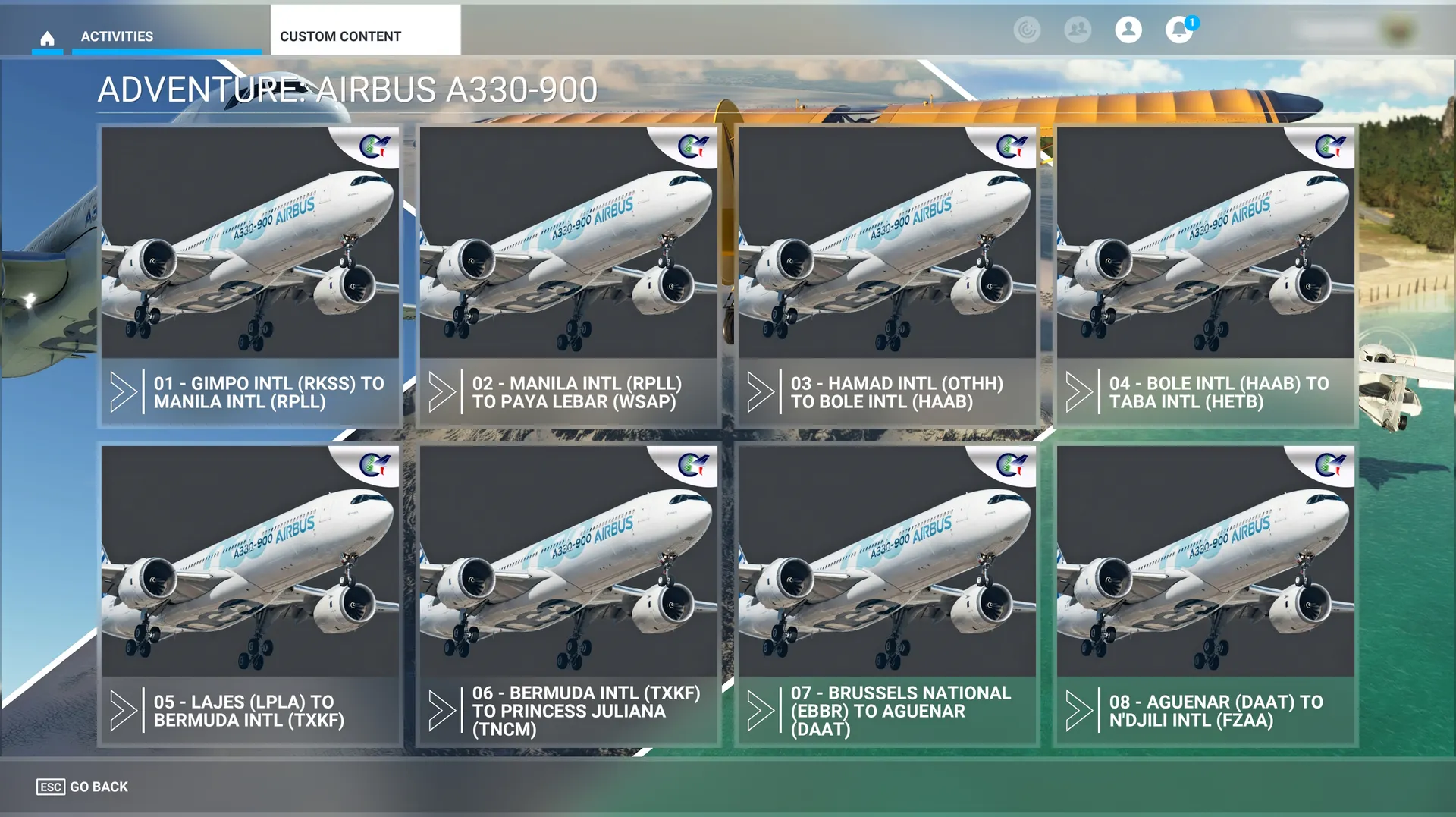Open the player profile icon
Screen dimensions: 1456x817
(x=1128, y=30)
